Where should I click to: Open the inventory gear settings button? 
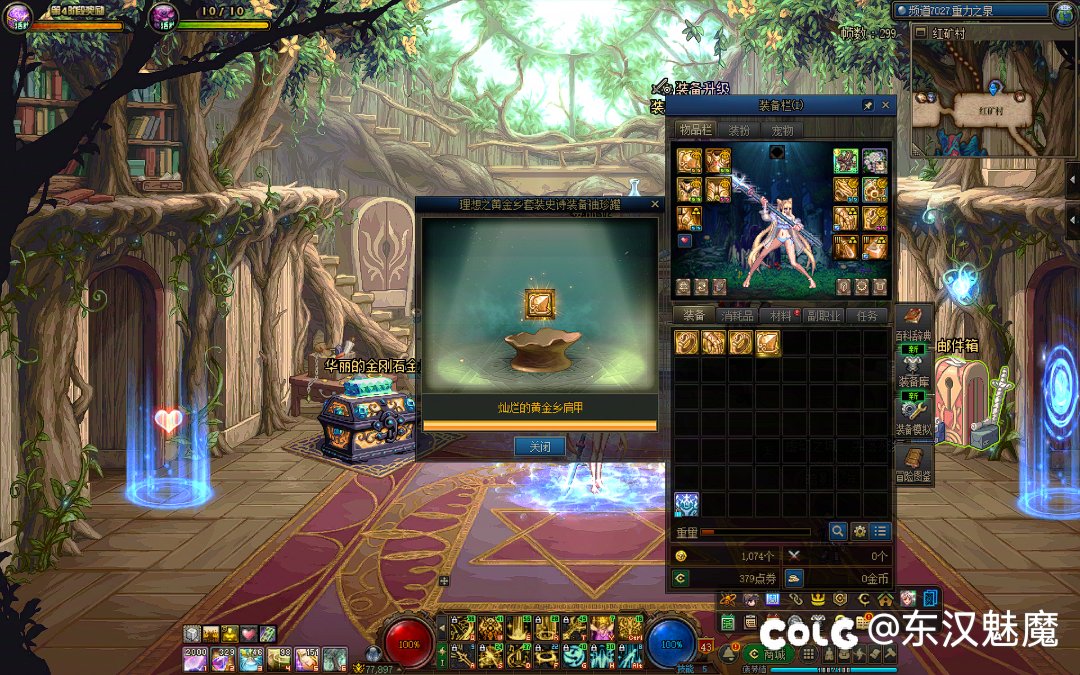click(x=859, y=531)
